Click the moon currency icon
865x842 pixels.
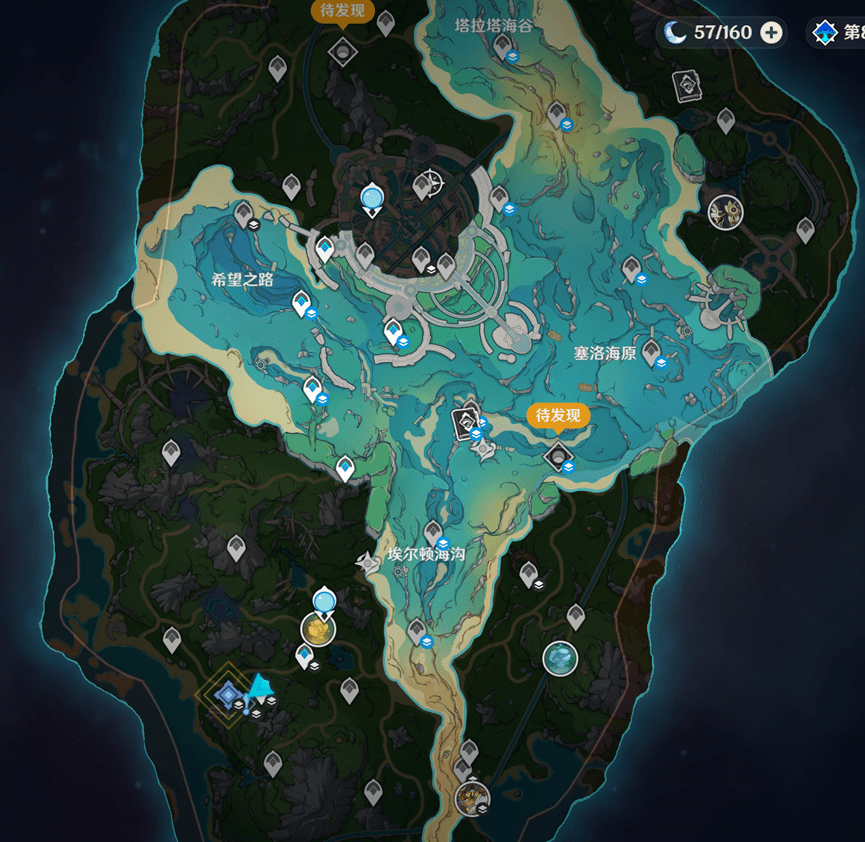click(x=677, y=33)
